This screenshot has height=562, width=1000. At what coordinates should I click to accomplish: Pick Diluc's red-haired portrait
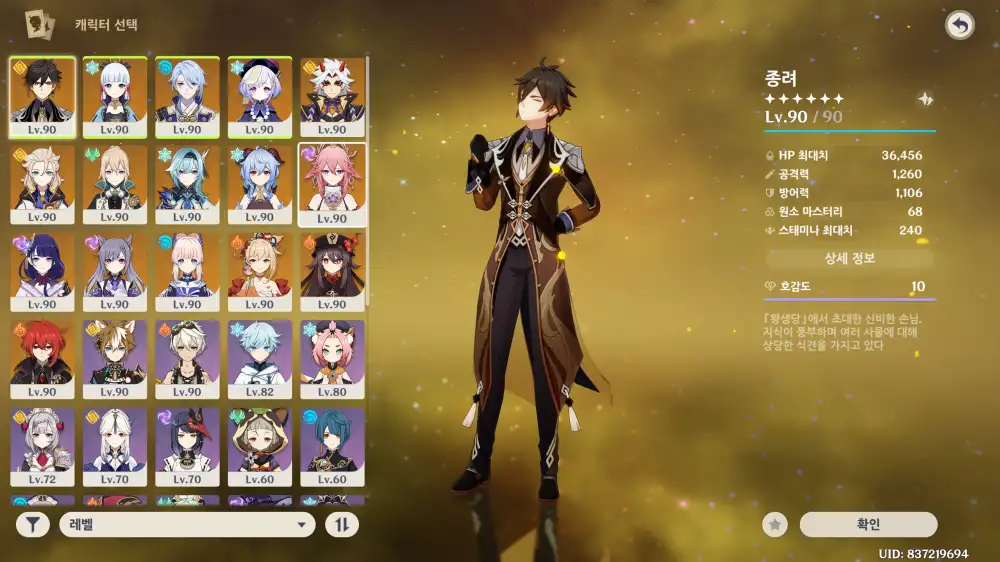point(42,359)
